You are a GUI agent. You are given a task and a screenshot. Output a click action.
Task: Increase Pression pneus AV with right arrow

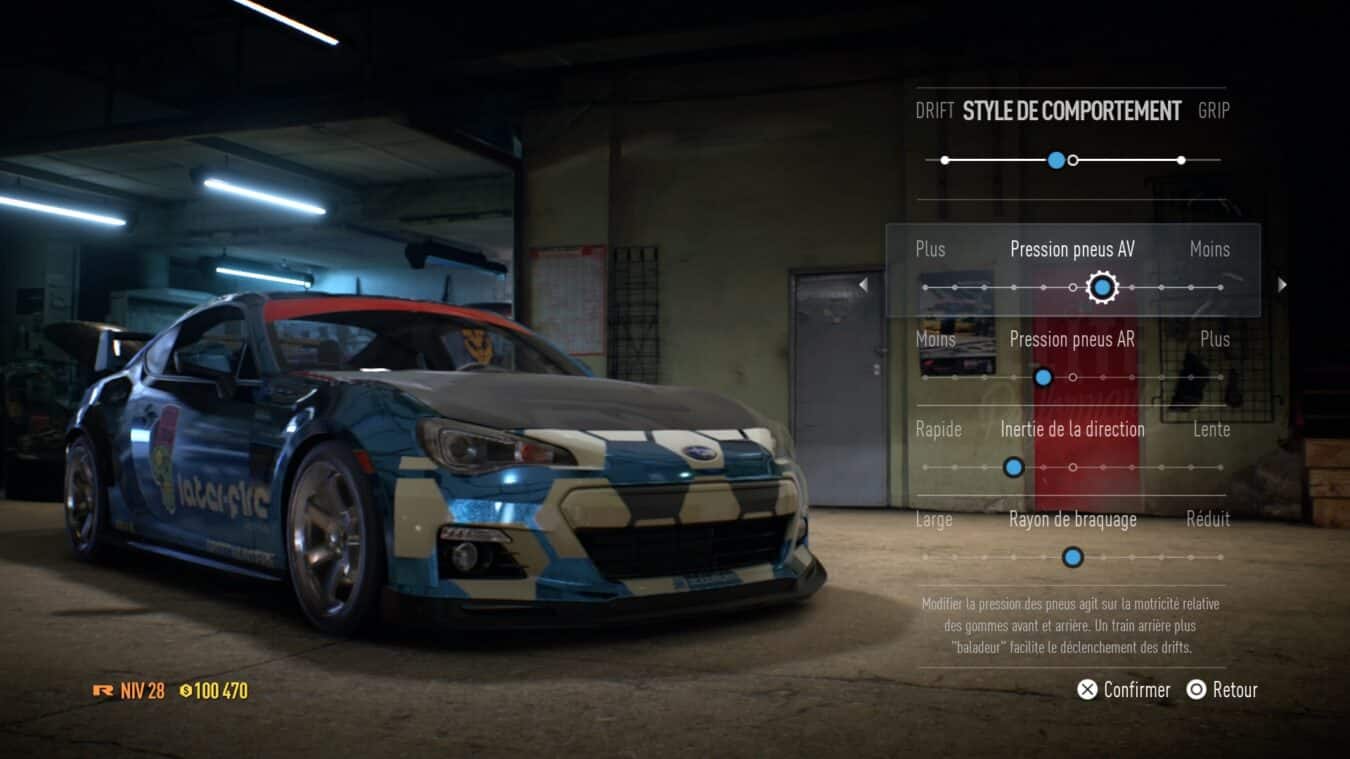click(1282, 286)
